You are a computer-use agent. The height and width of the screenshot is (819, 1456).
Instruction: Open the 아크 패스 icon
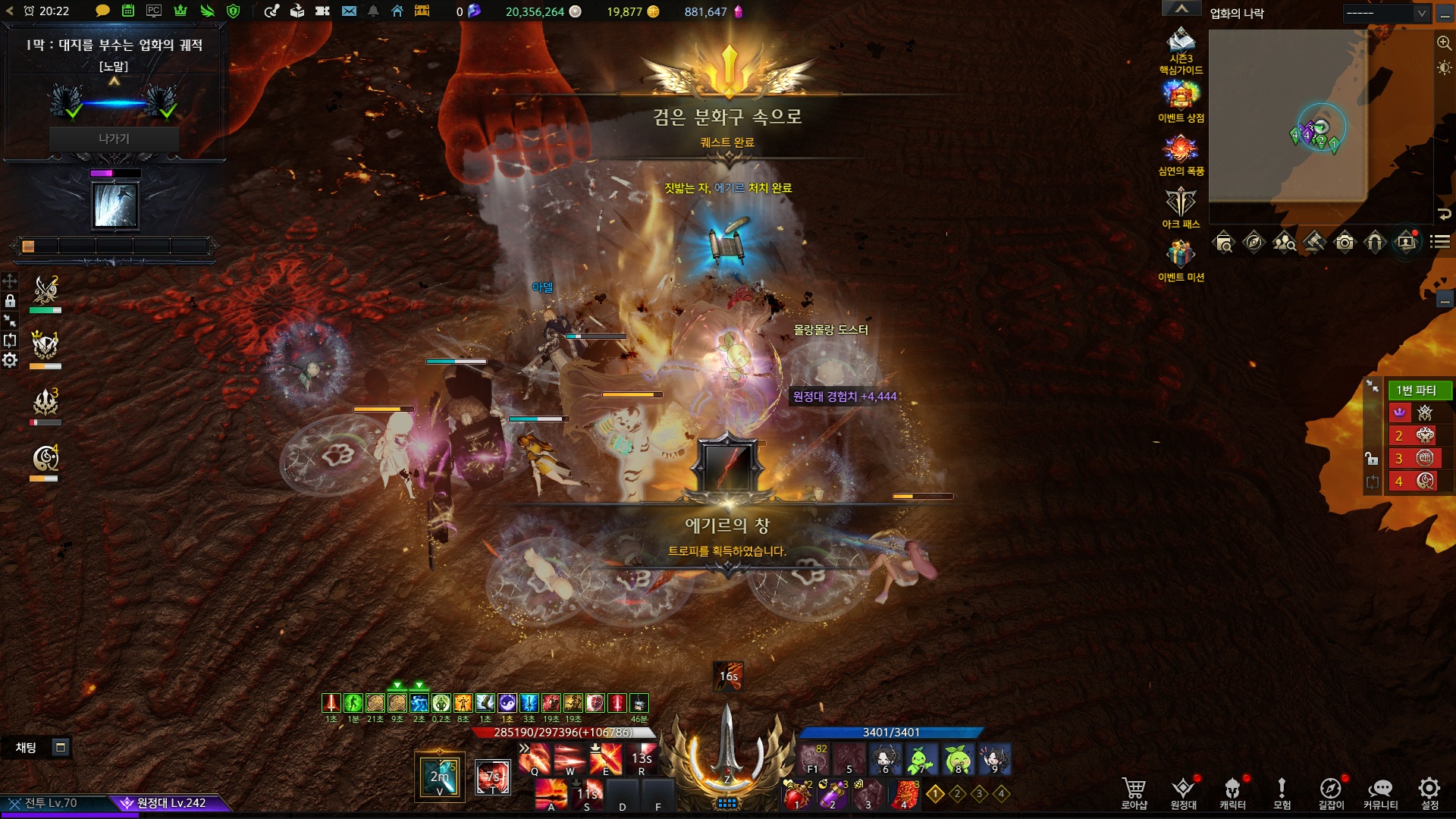click(1181, 207)
